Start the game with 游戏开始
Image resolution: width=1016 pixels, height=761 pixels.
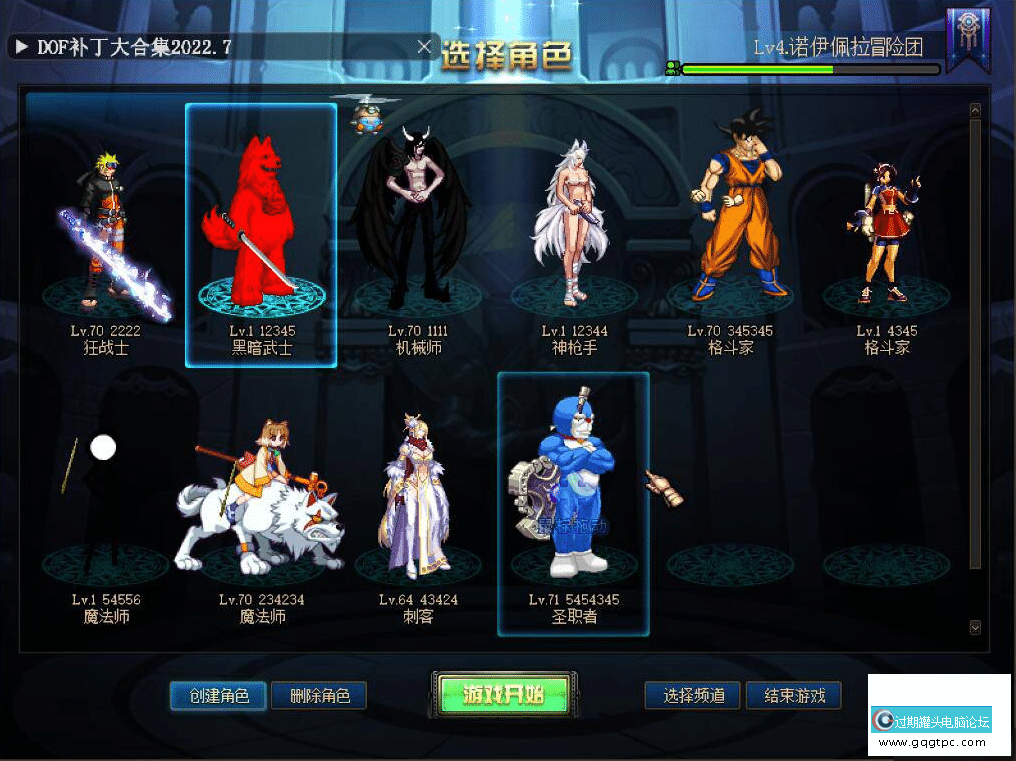pyautogui.click(x=503, y=694)
